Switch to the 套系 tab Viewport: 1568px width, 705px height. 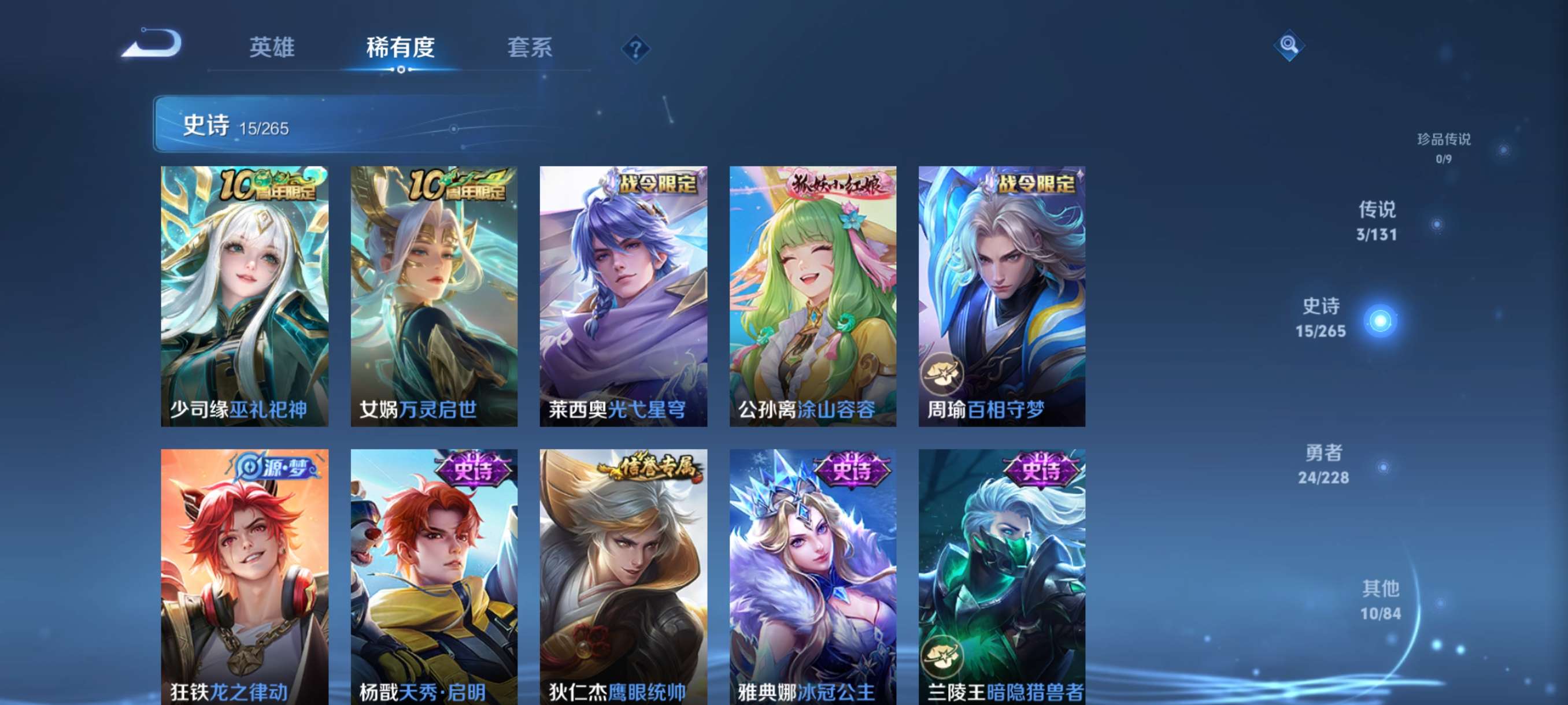pos(530,49)
